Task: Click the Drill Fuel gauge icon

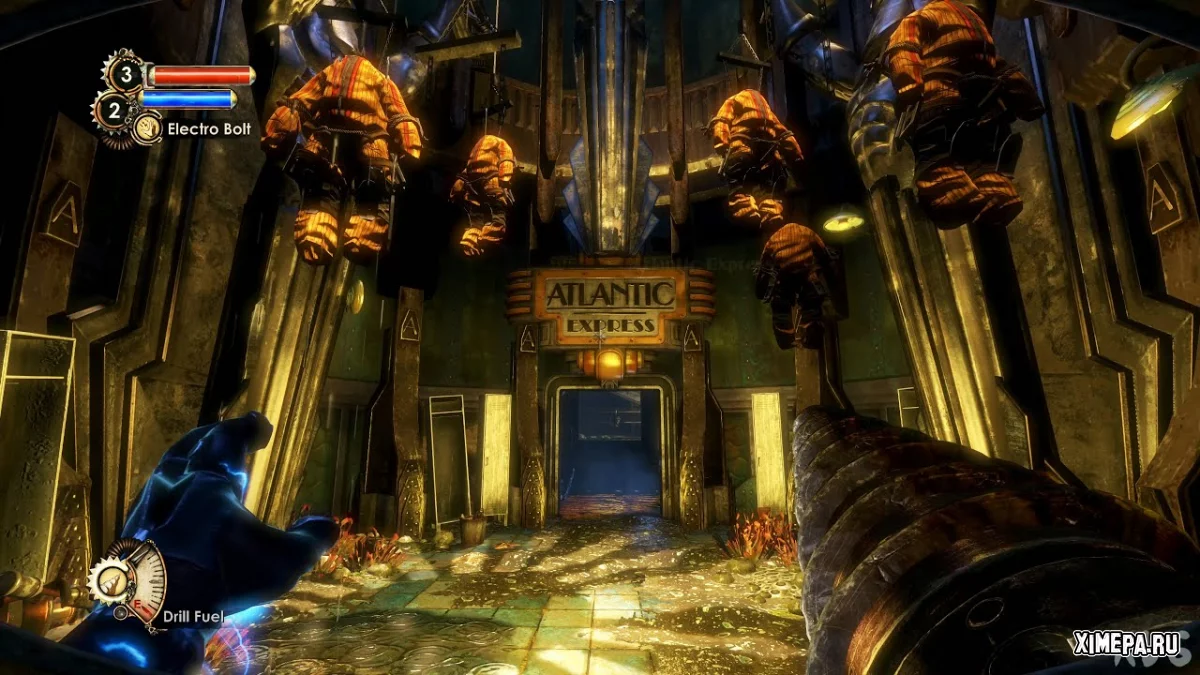Action: [129, 580]
